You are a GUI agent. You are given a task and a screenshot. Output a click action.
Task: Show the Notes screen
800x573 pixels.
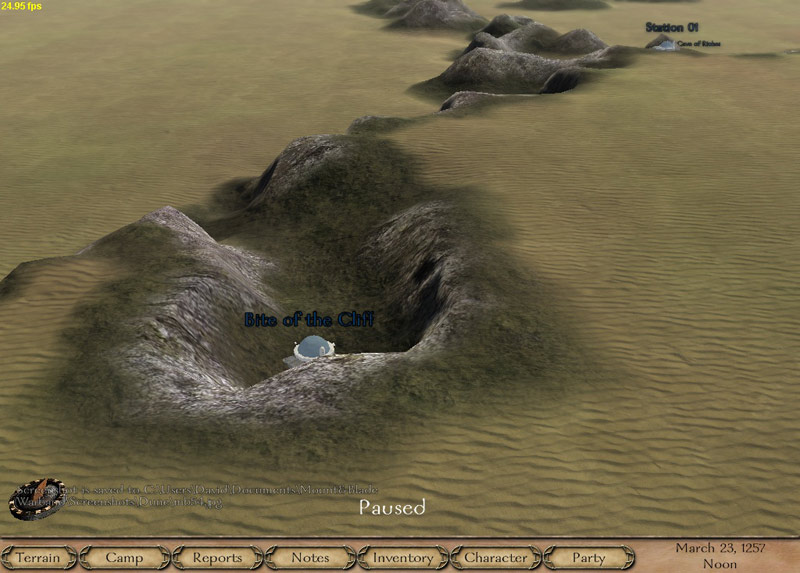coord(310,558)
